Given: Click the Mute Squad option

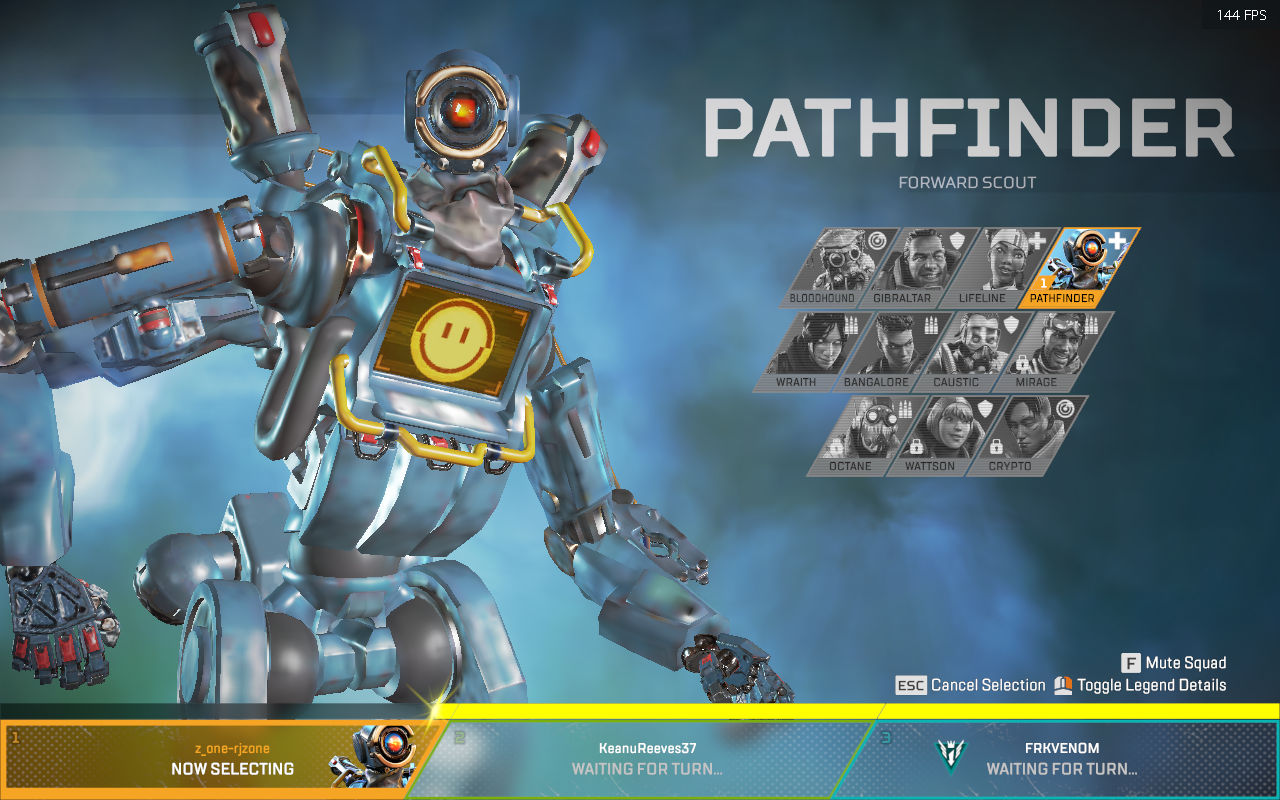Looking at the screenshot, I should [x=1174, y=663].
